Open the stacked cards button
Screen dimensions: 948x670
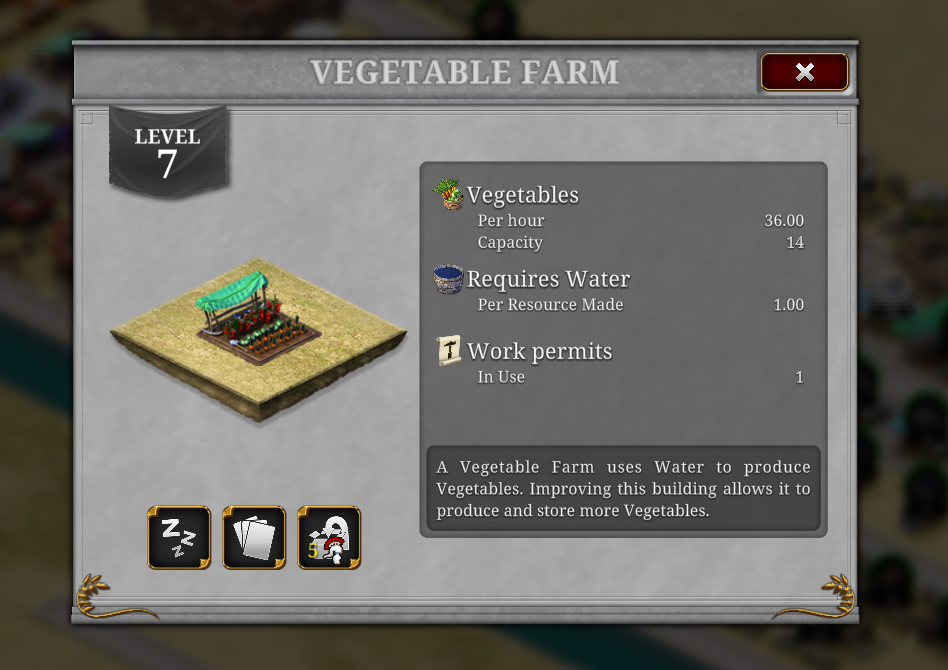pos(254,538)
